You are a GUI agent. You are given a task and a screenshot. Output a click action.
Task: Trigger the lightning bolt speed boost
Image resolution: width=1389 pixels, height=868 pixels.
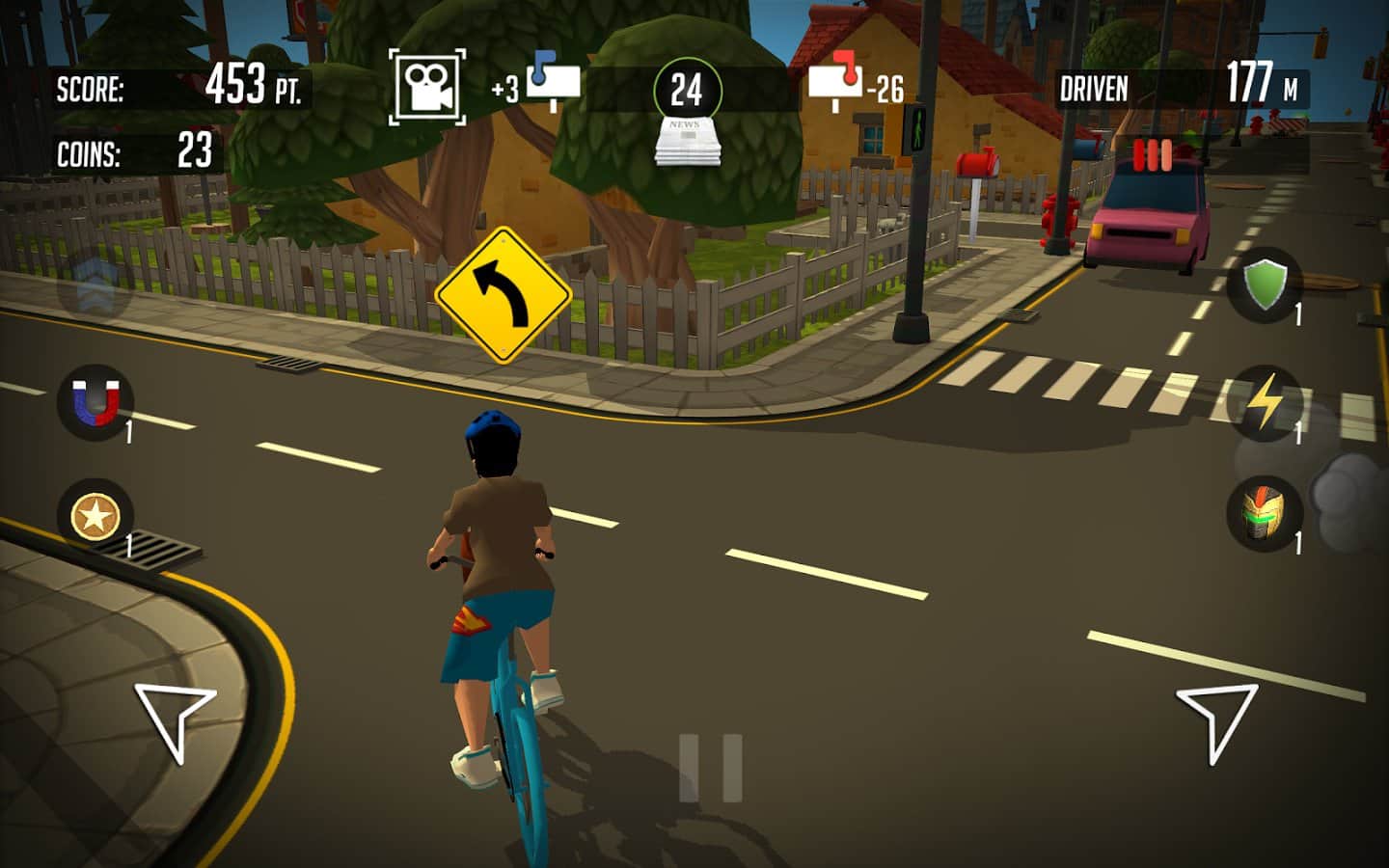1265,403
